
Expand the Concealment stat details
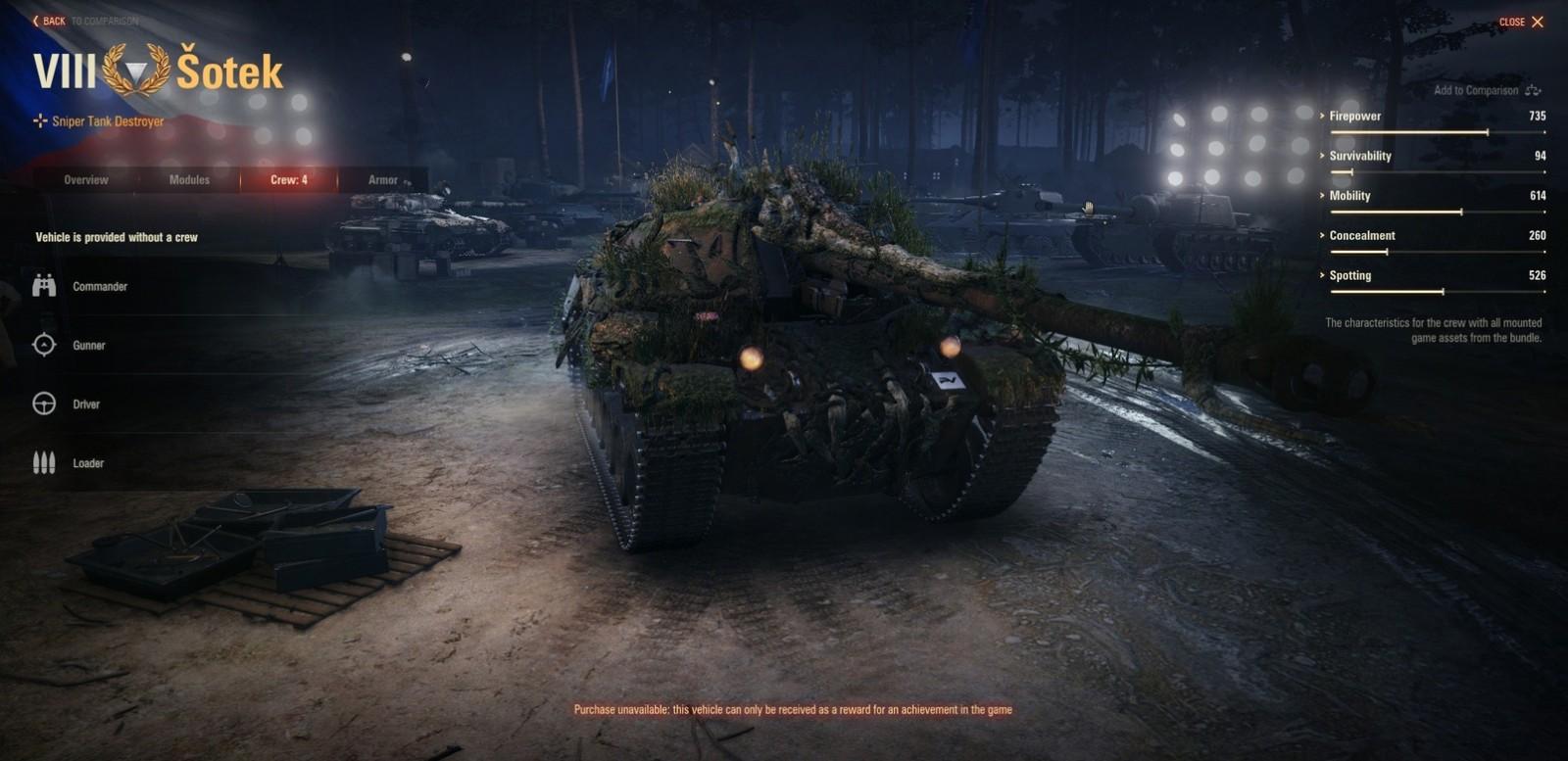point(1322,235)
